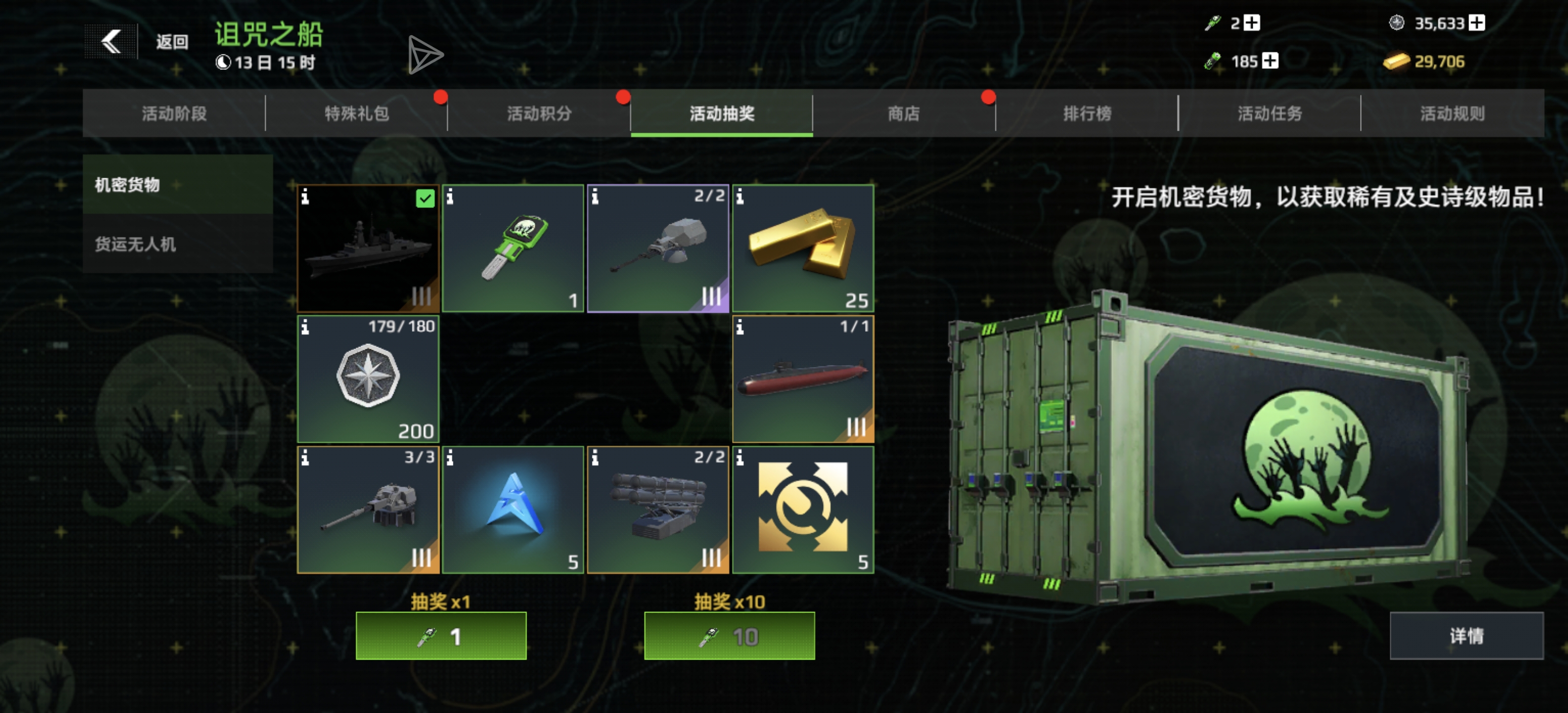This screenshot has width=1568, height=713.
Task: Open the 活动规则 tab
Action: [1452, 113]
